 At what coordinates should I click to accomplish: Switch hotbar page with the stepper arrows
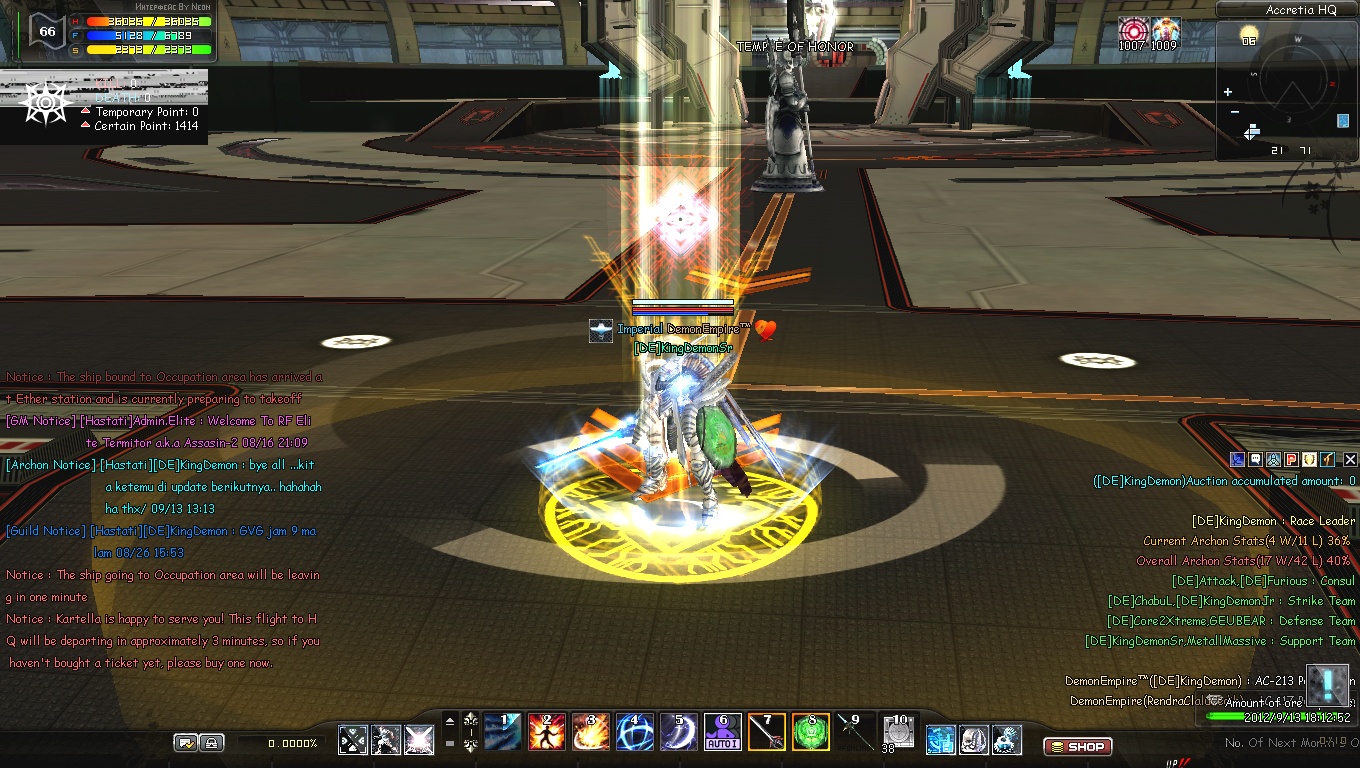coord(470,732)
